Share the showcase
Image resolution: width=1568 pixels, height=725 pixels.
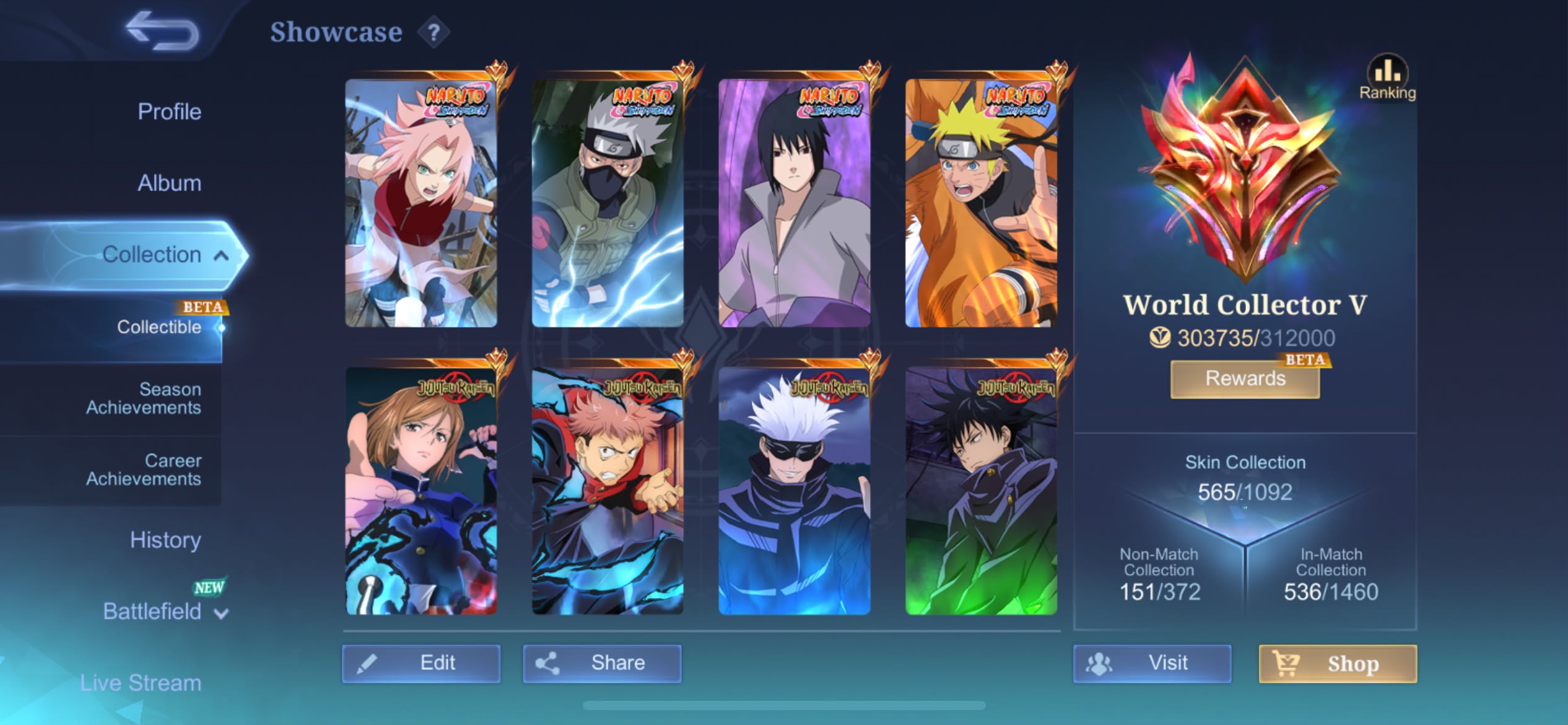tap(602, 664)
